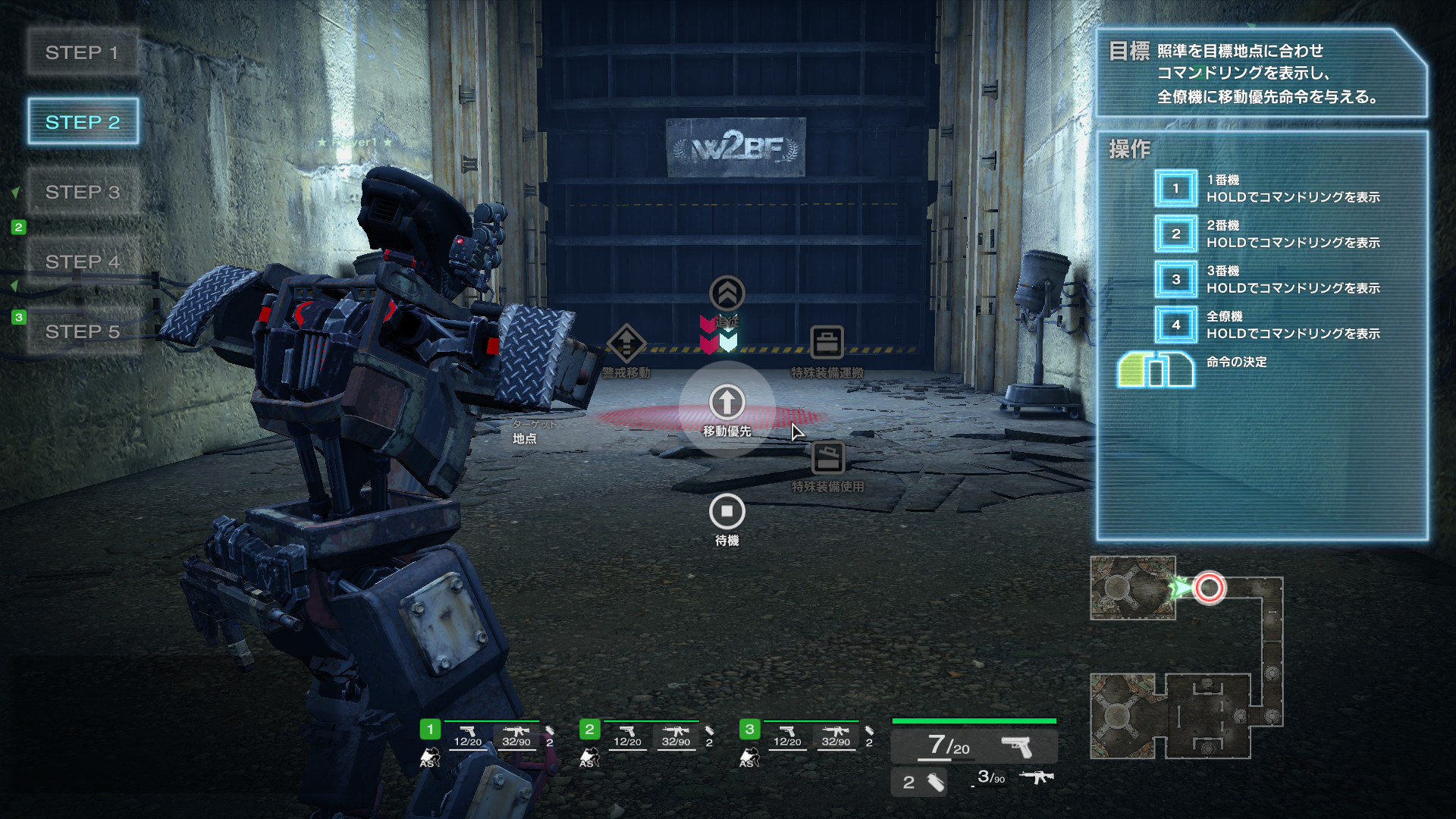Choose the STEP 4 tutorial tab
Screen dimensions: 1456x819
[x=83, y=262]
